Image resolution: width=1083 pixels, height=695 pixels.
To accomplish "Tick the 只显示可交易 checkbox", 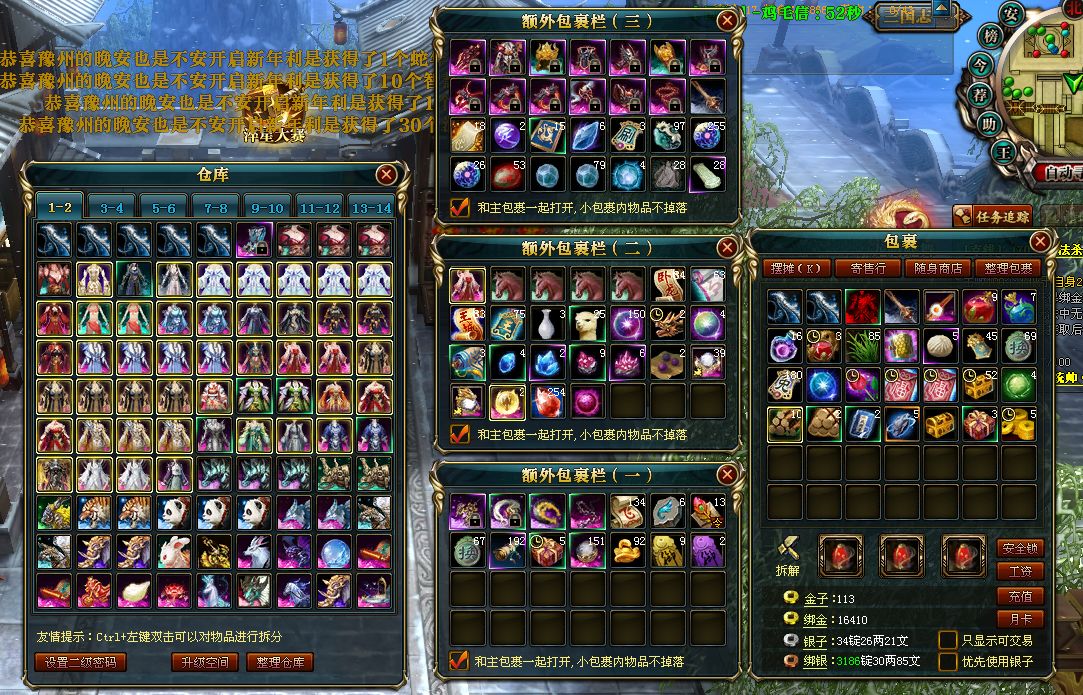I will pyautogui.click(x=947, y=640).
